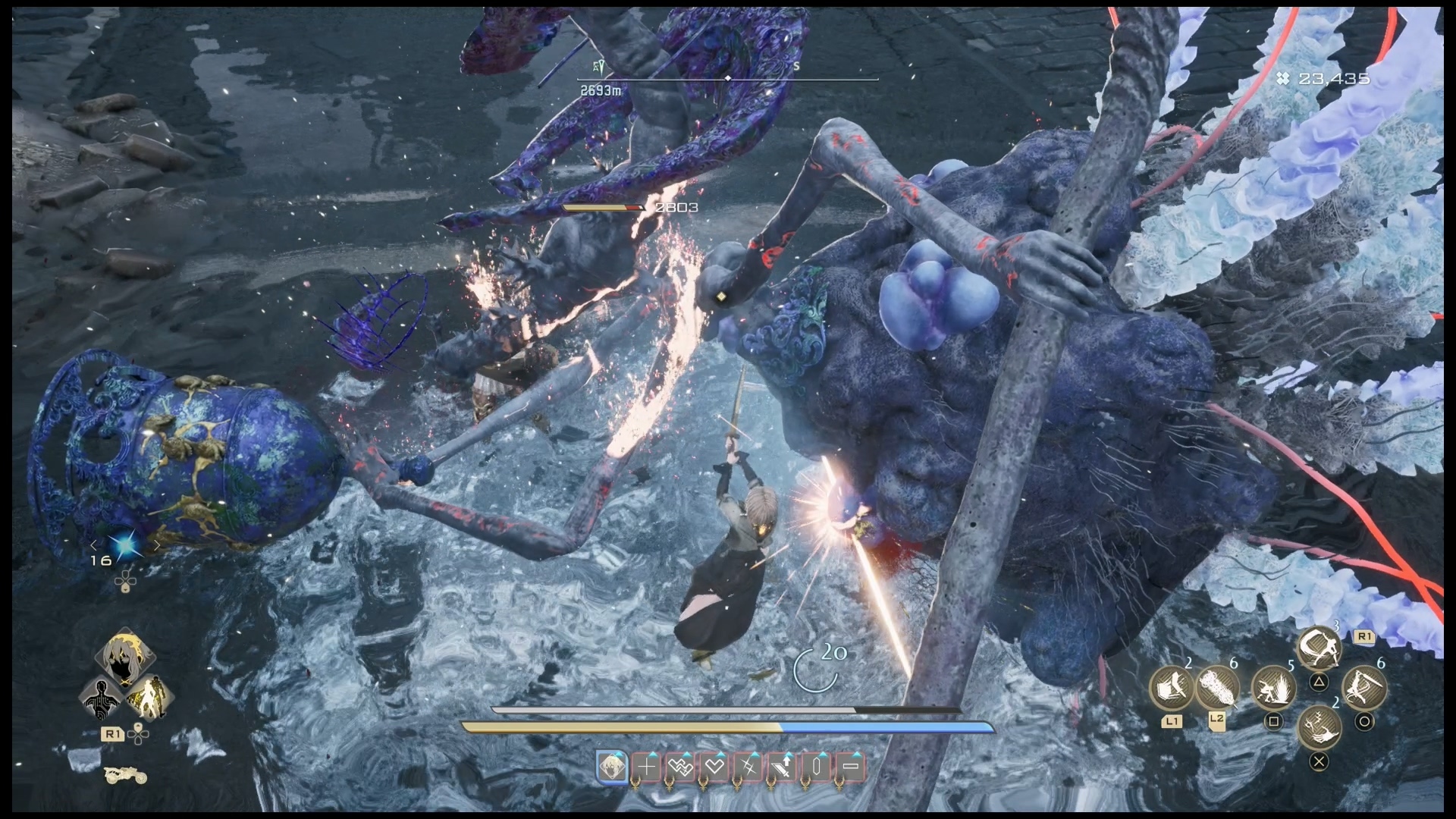Viewport: 1456px width, 819px height.
Task: Summon the motorbike vehicle icon
Action: click(125, 774)
